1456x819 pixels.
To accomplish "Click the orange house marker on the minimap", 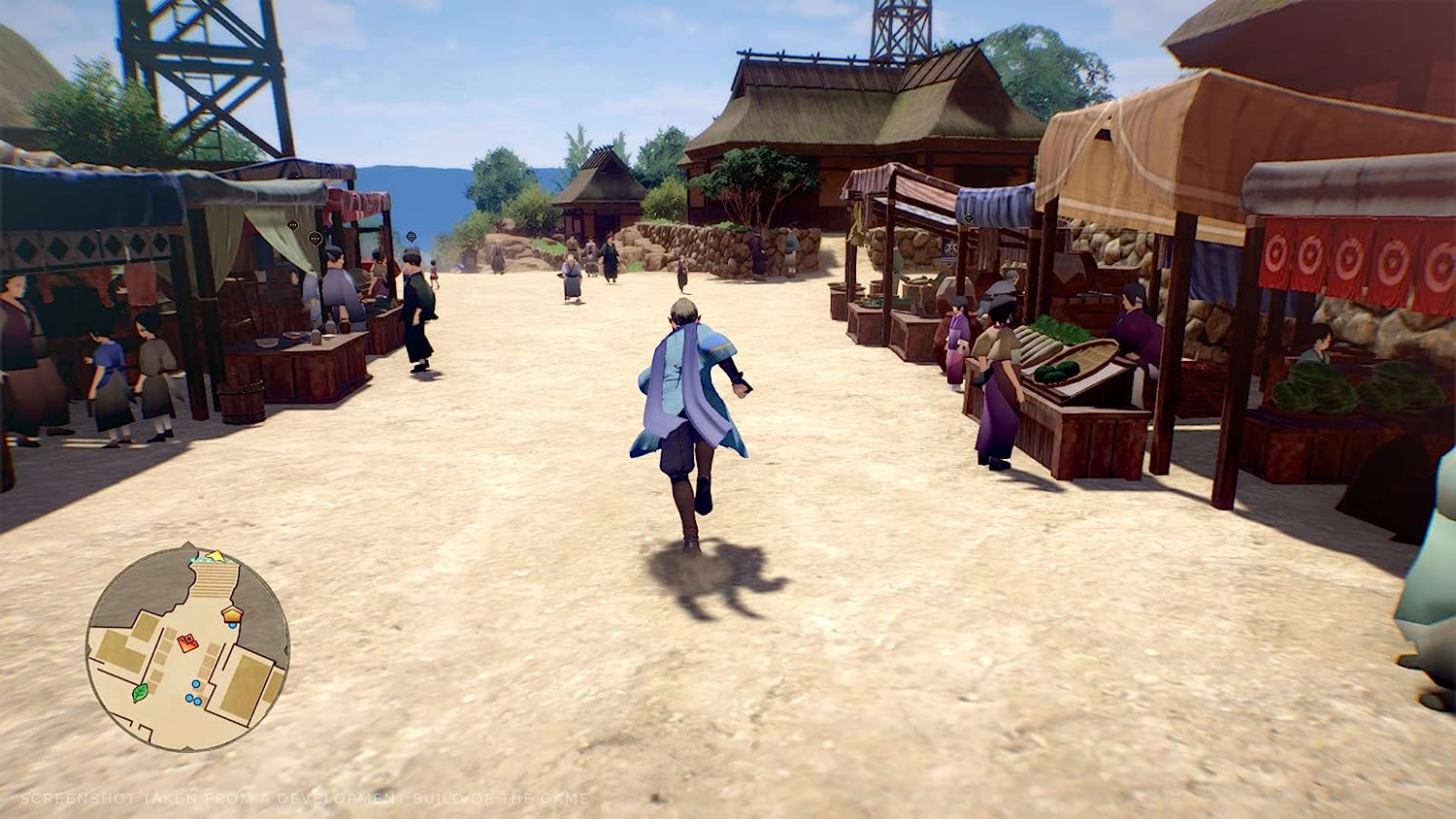I will coord(231,613).
